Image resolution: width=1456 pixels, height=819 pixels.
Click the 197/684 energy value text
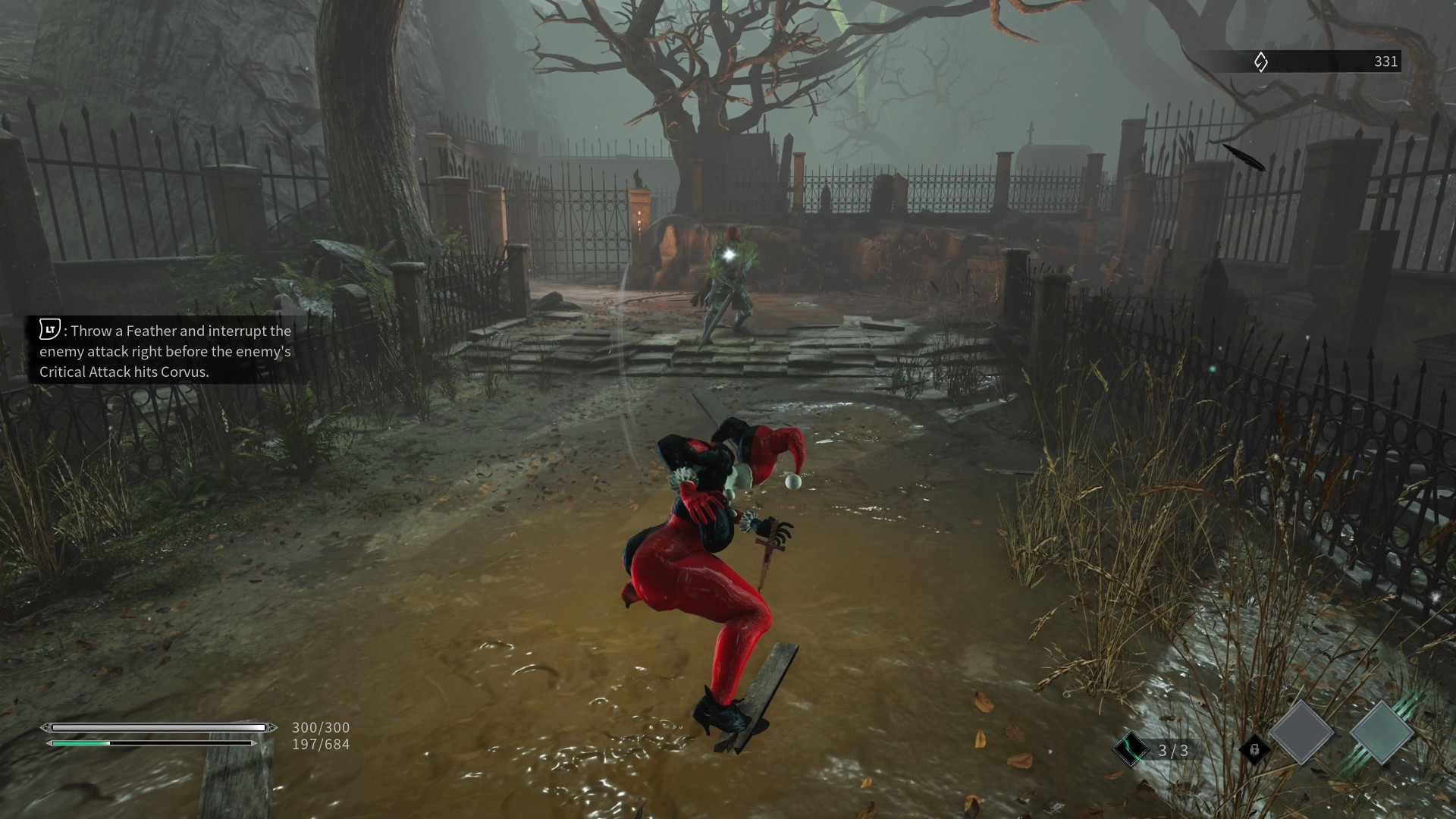(320, 744)
